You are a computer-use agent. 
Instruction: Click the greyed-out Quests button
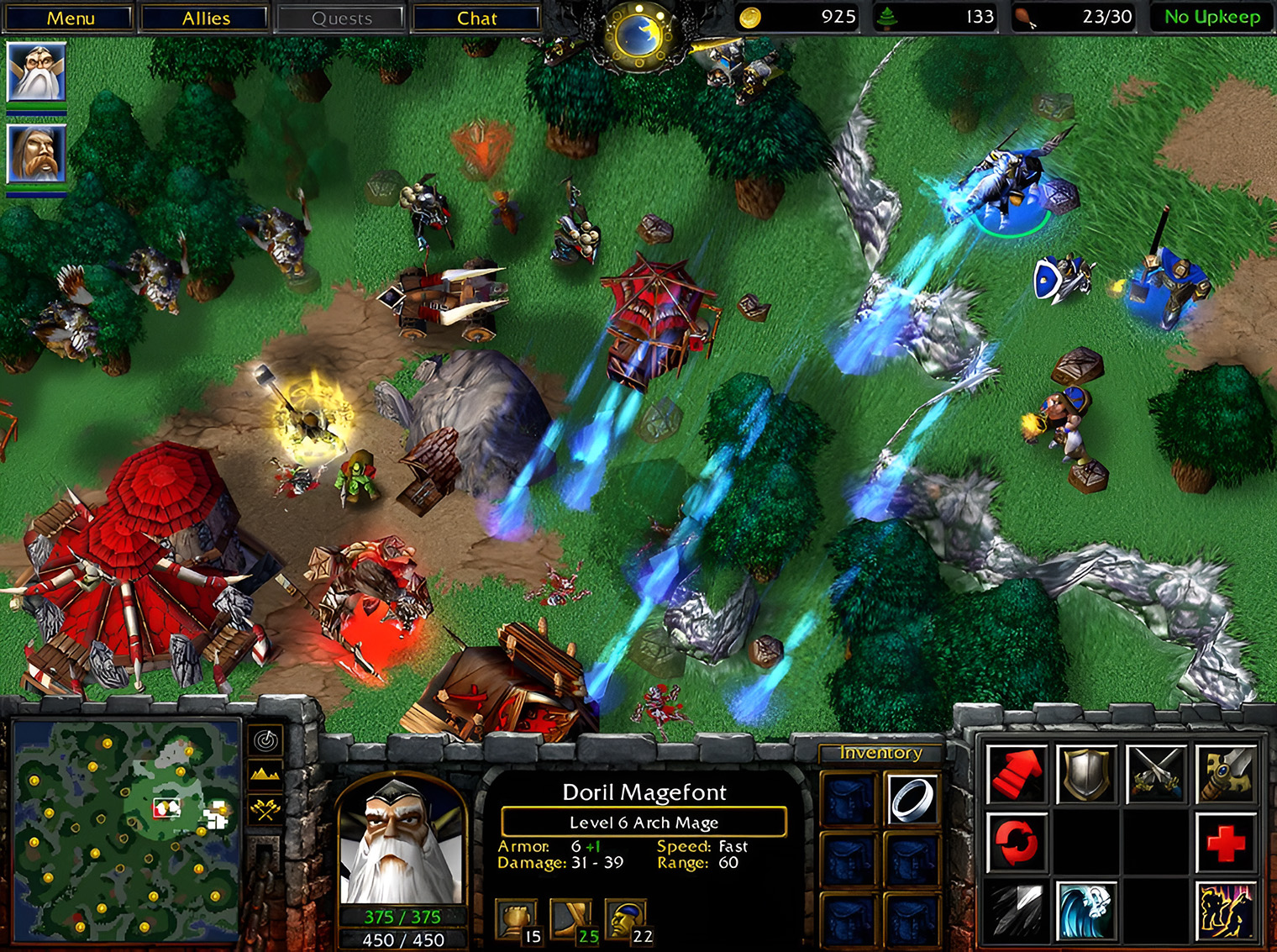tap(341, 18)
